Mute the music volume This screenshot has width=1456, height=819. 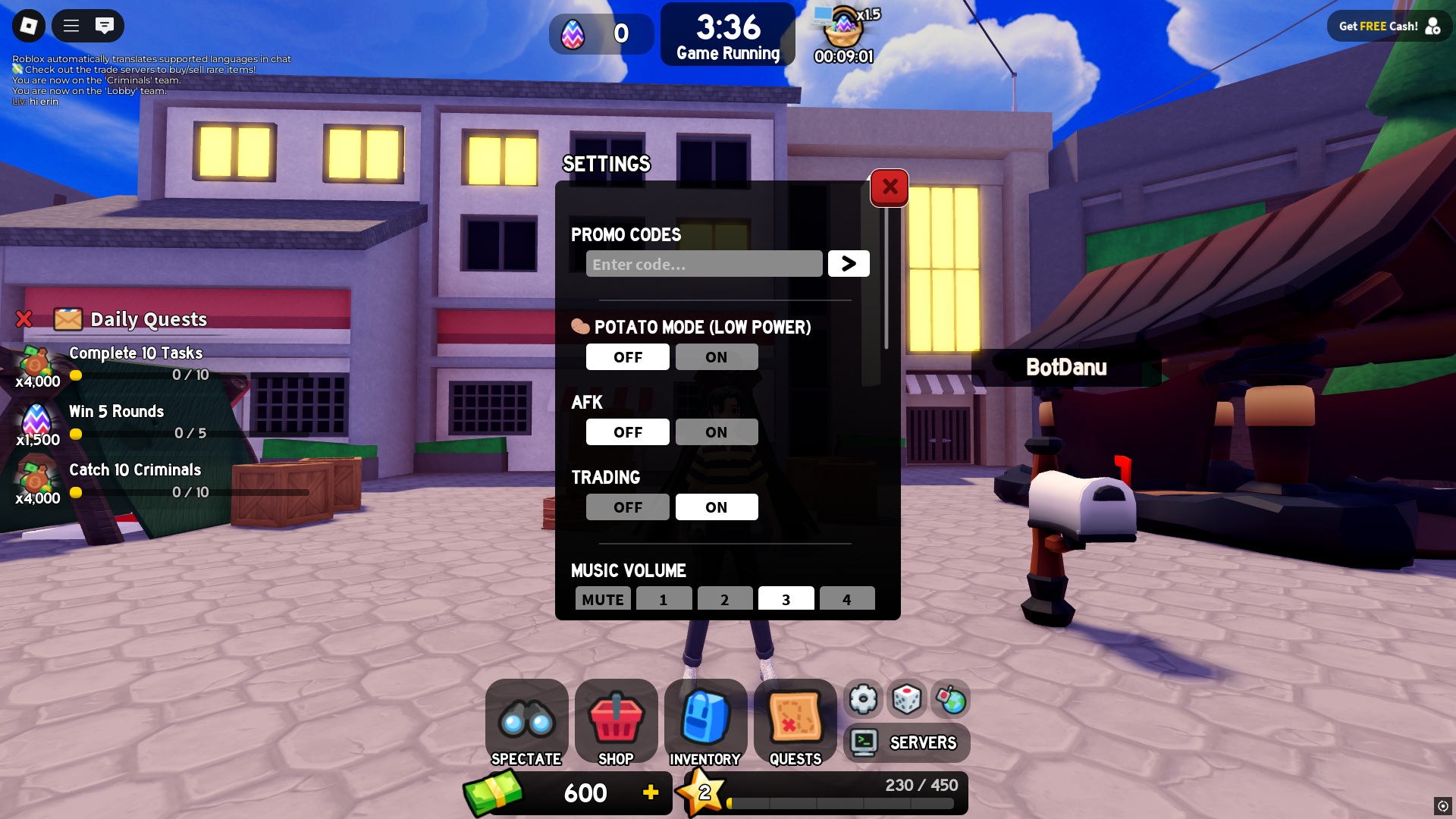coord(603,599)
